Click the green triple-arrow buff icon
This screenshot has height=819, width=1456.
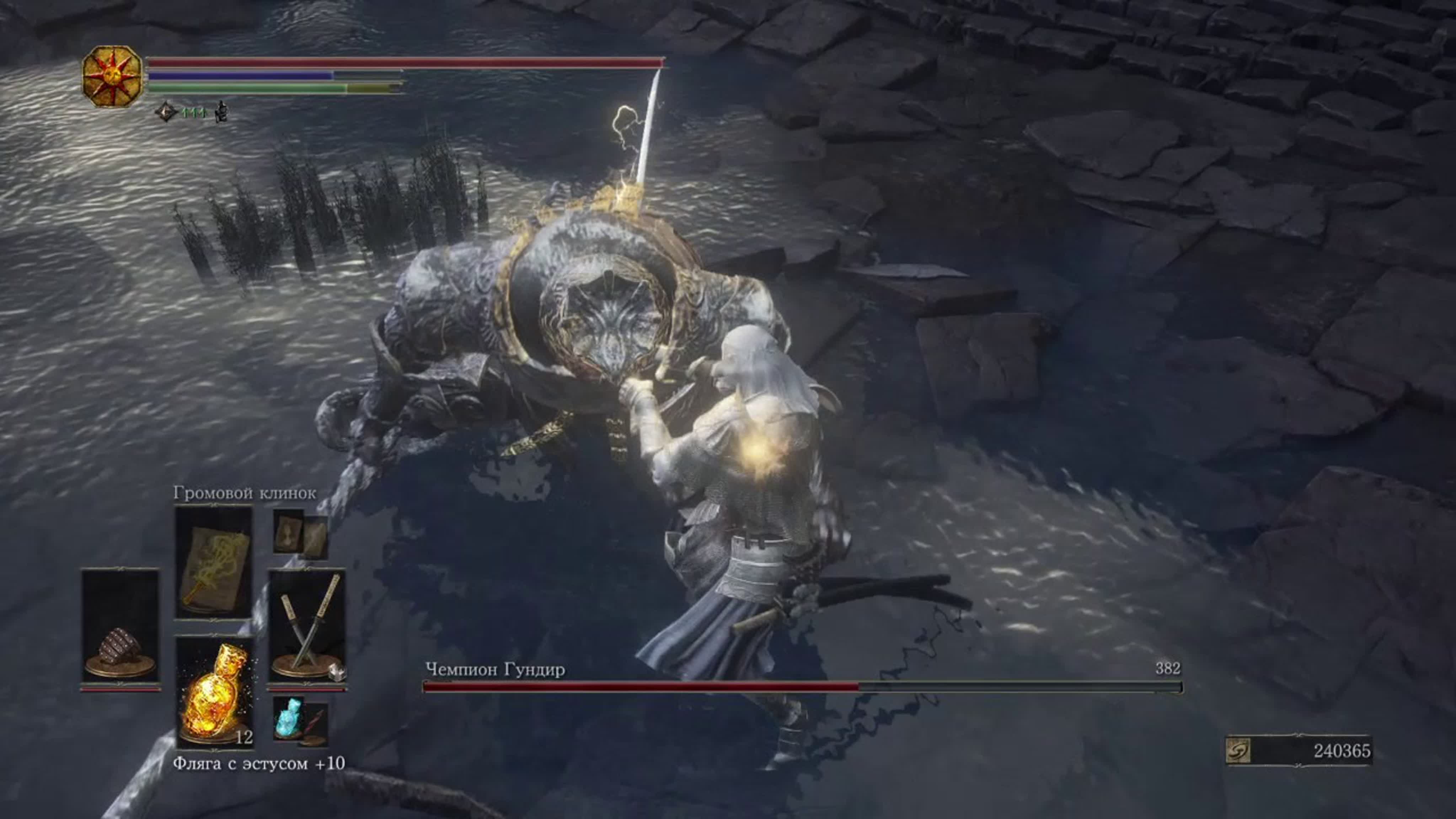point(194,112)
